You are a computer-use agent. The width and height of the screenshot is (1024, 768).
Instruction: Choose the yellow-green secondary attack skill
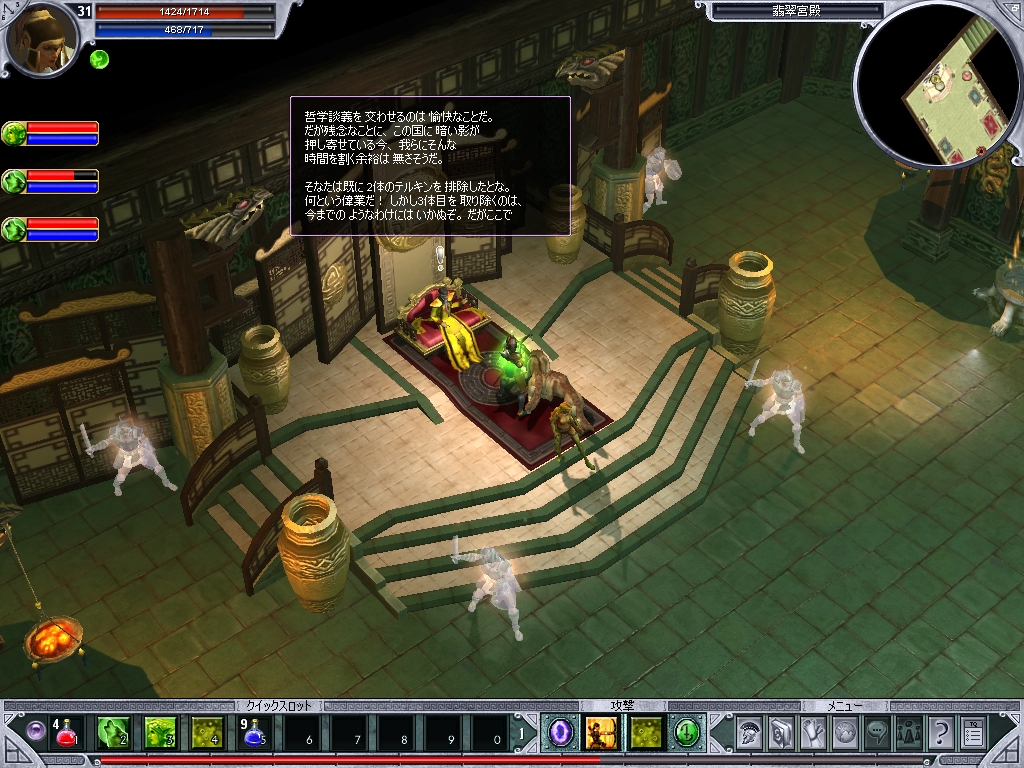pos(645,734)
